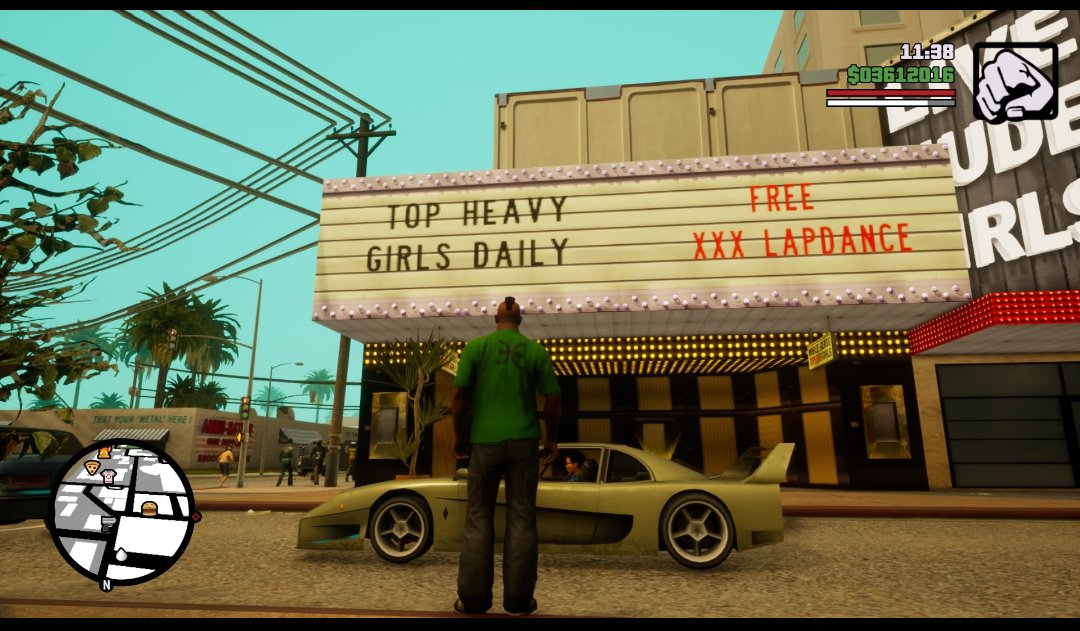
Task: Tap the fist weapon icon
Action: (x=1015, y=81)
